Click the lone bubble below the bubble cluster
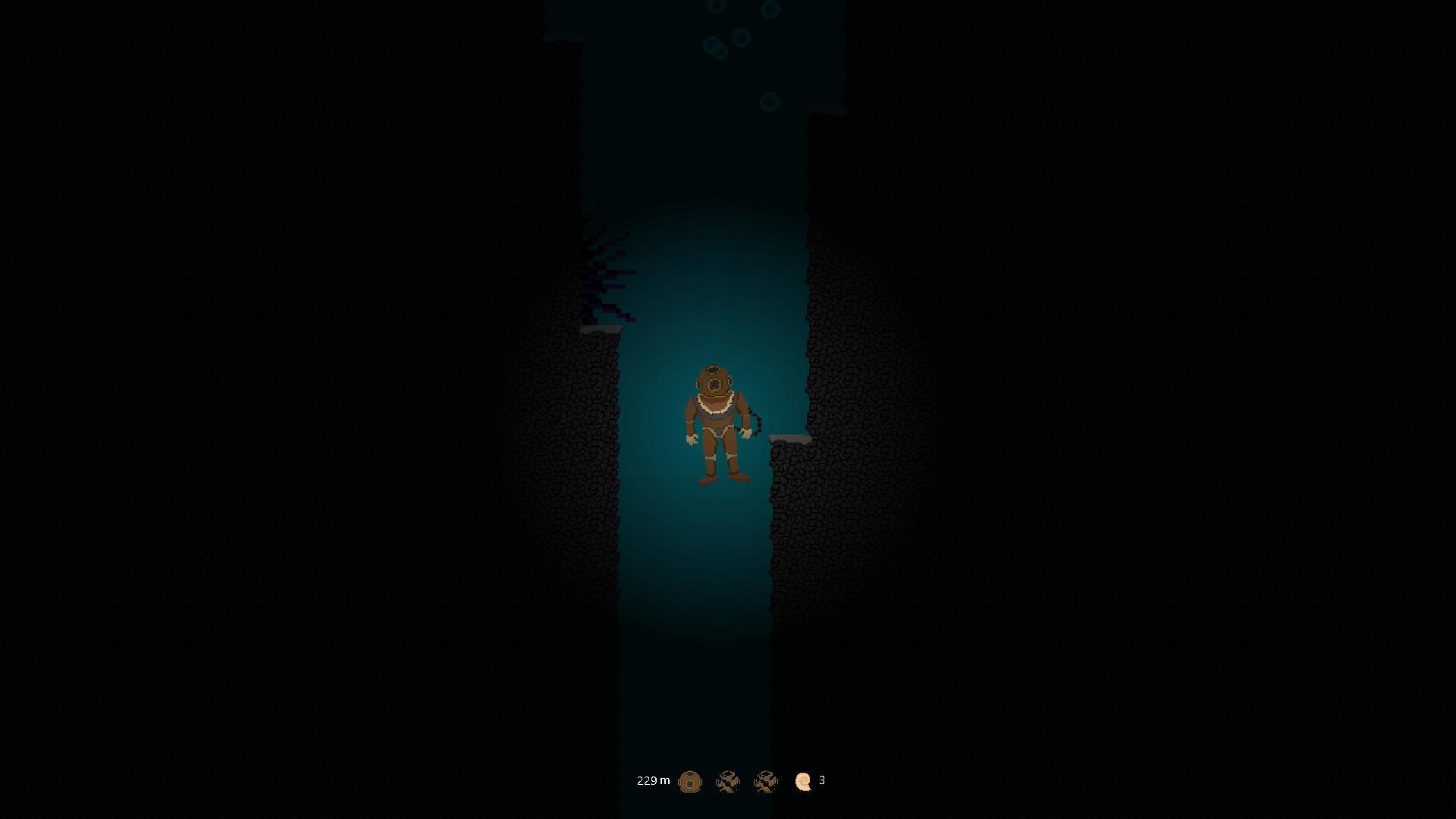 pyautogui.click(x=770, y=99)
